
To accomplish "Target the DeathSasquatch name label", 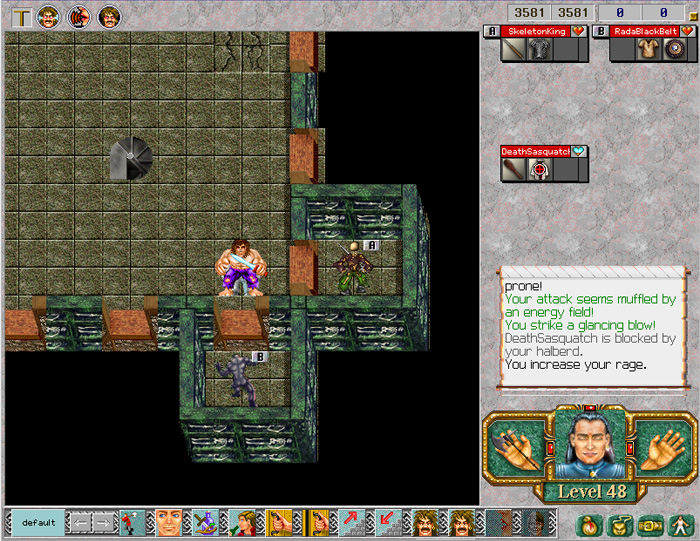I will [x=535, y=152].
